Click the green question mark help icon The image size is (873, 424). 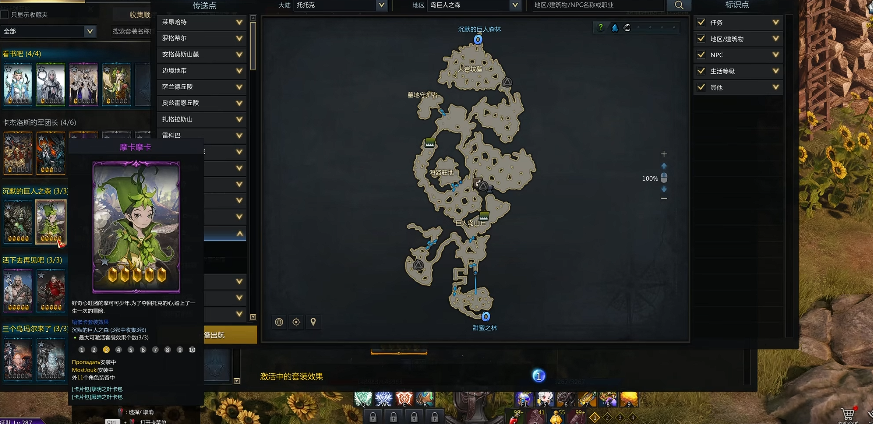pos(601,27)
